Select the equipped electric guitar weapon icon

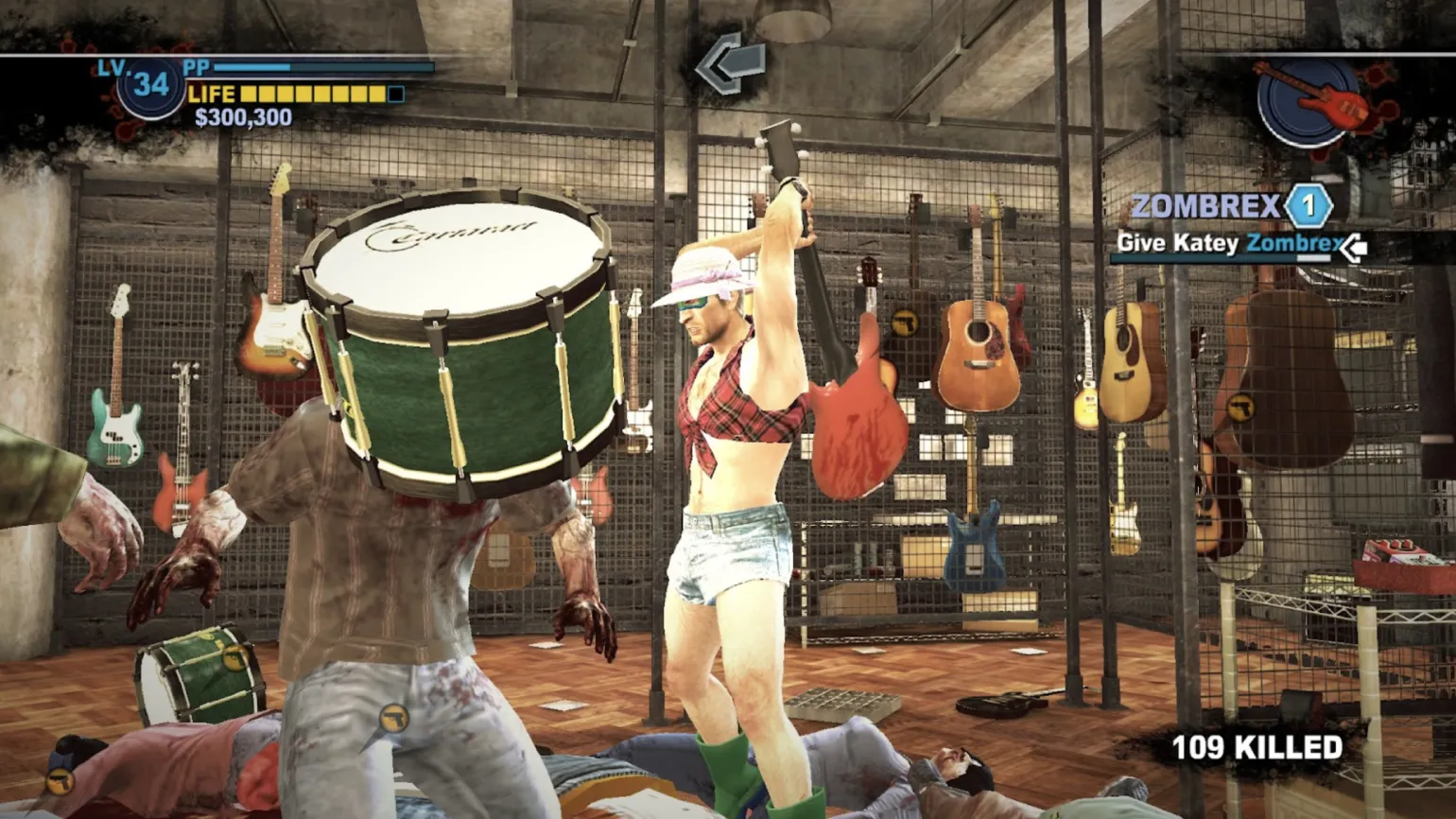1311,99
